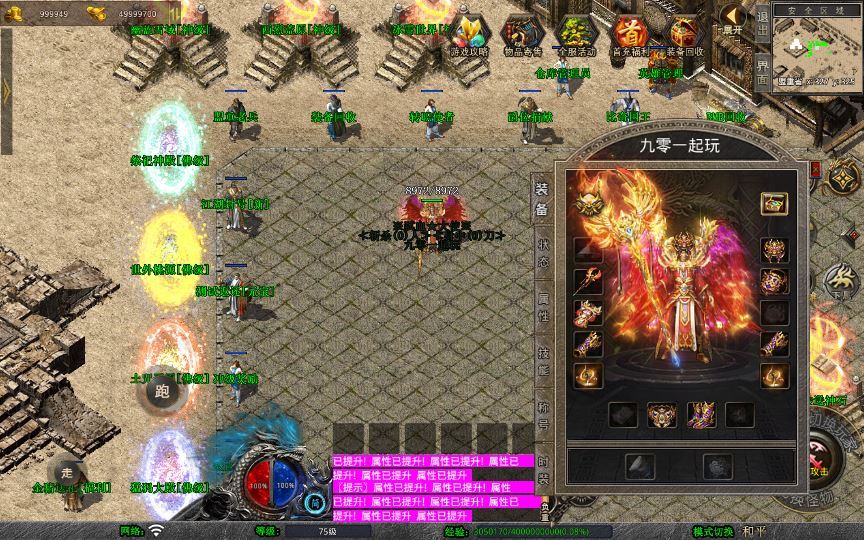Select the equipped boots slot
Image resolution: width=864 pixels, height=540 pixels.
click(700, 413)
